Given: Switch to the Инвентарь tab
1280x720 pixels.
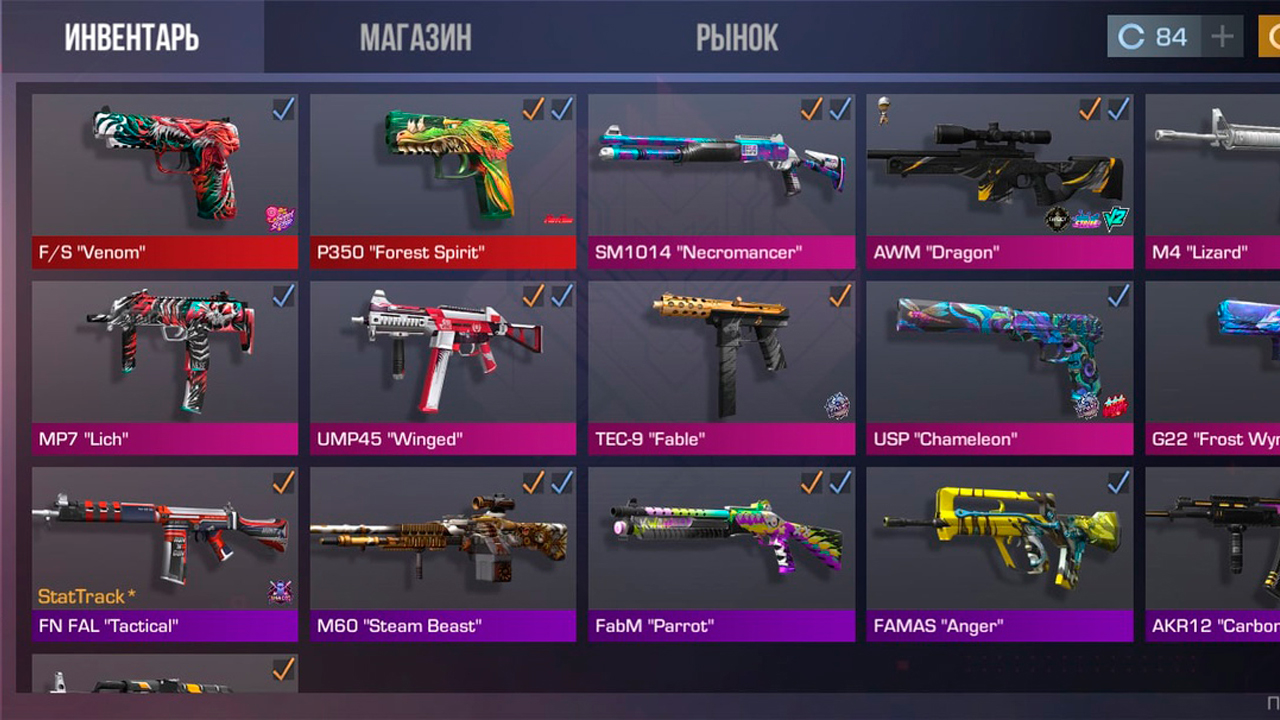Looking at the screenshot, I should click(132, 38).
